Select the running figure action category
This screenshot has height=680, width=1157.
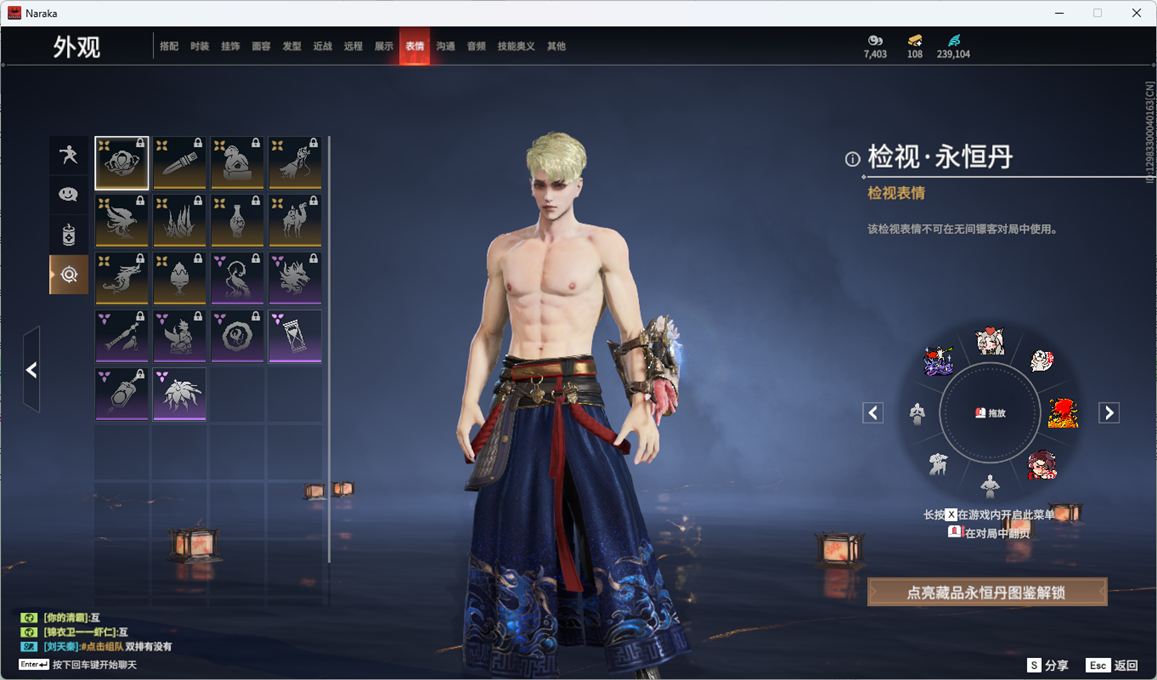pos(68,154)
